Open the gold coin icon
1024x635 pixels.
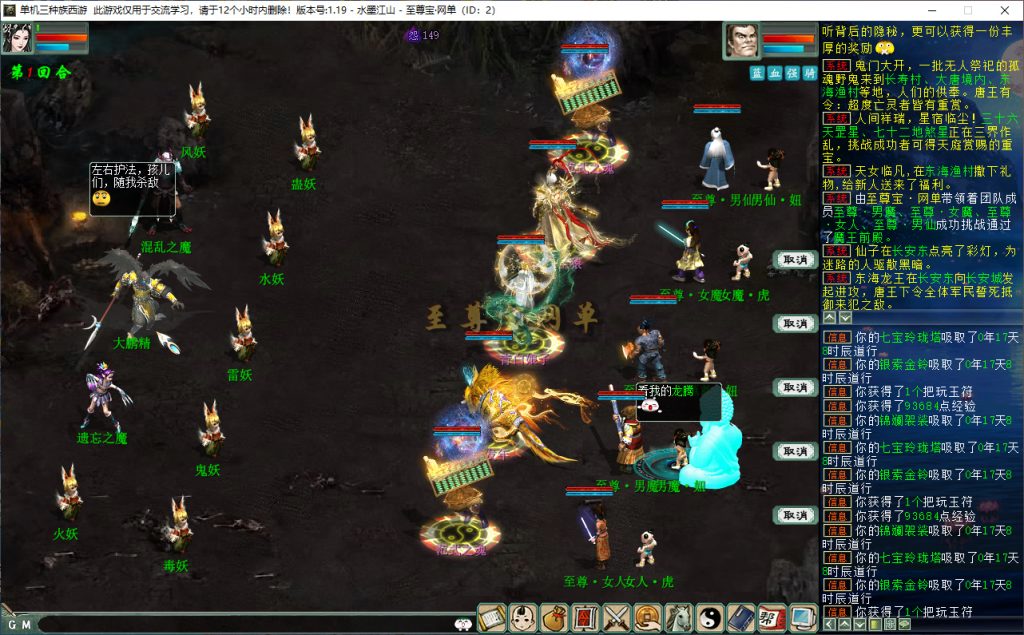click(647, 618)
